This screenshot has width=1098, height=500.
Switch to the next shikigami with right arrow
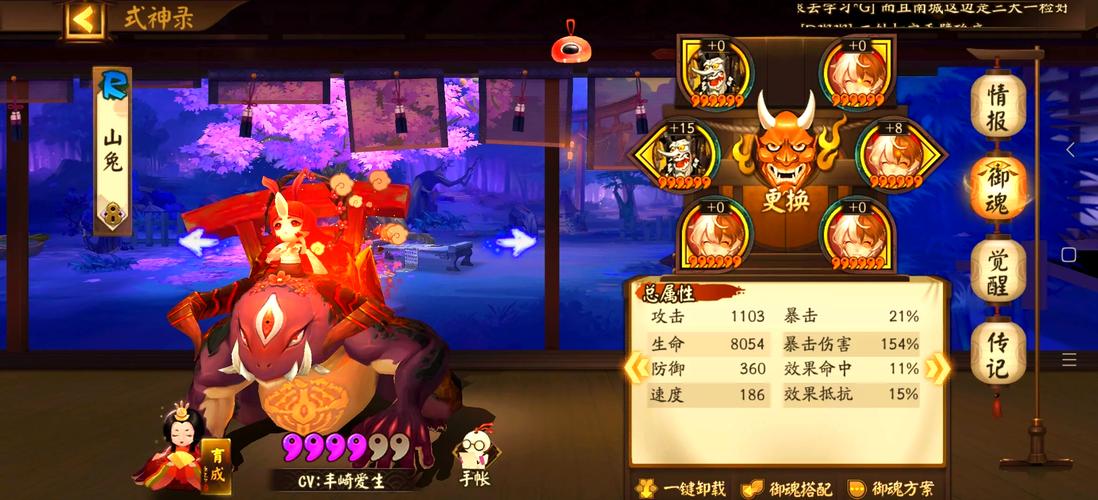(517, 241)
